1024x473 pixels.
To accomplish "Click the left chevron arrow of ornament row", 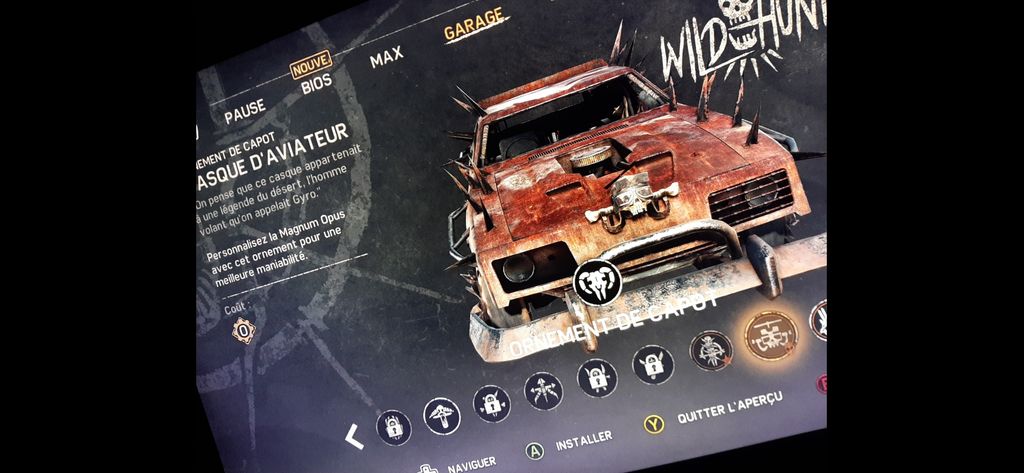I will click(x=352, y=436).
